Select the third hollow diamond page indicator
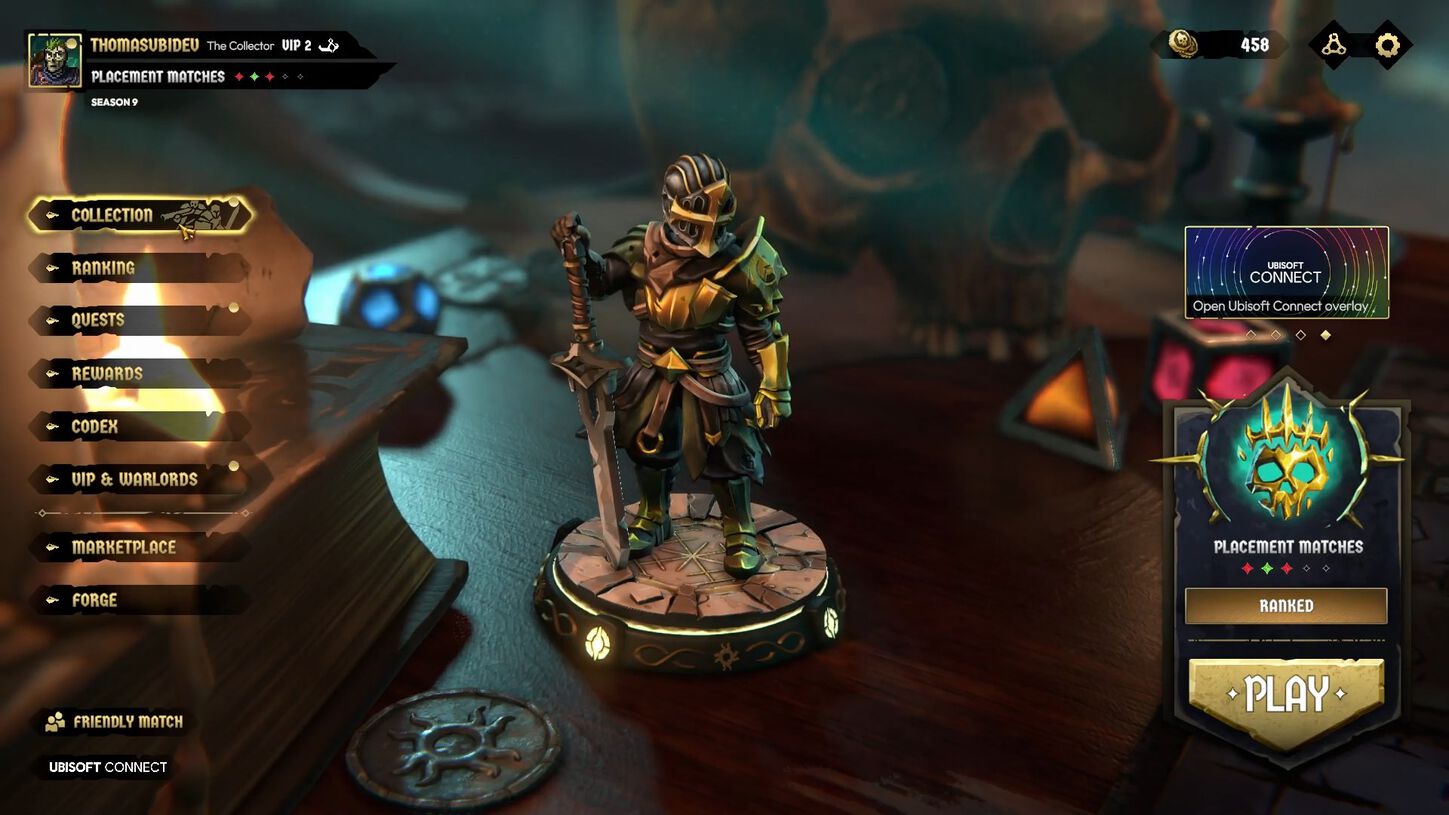Image resolution: width=1449 pixels, height=815 pixels. click(x=1301, y=335)
